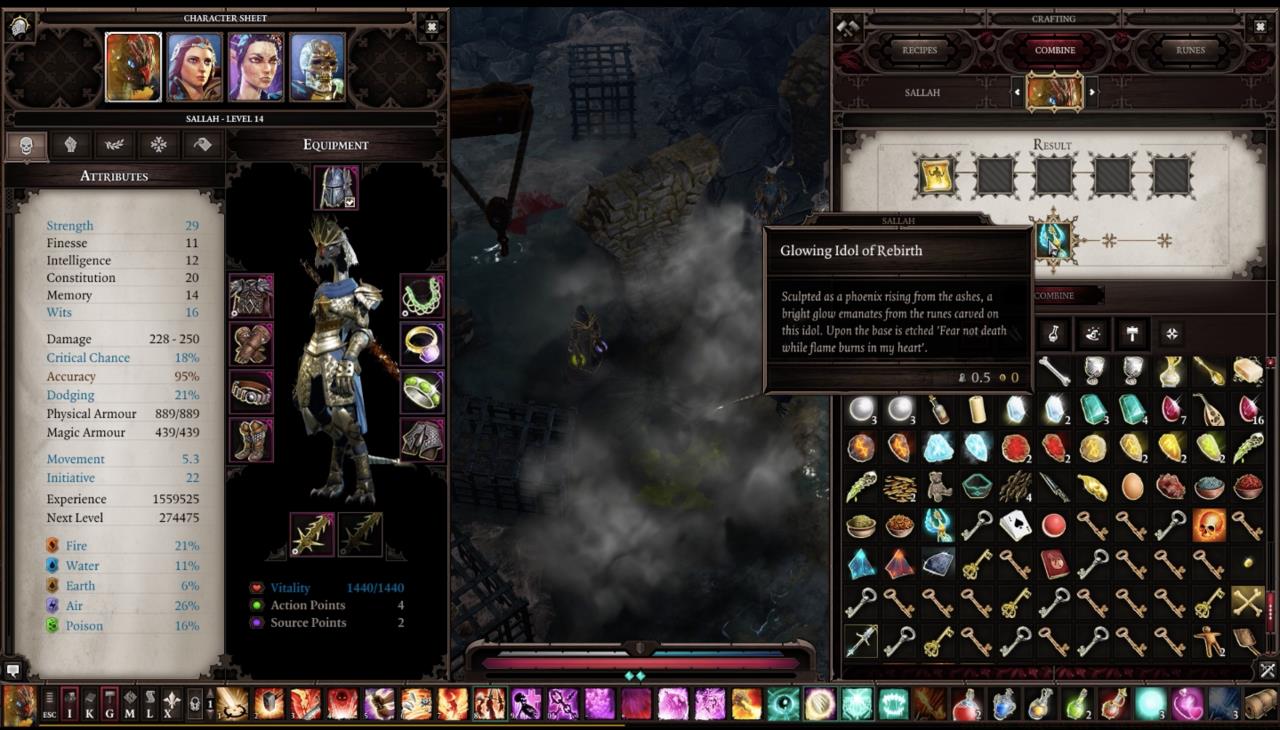The image size is (1280, 730).
Task: Select the equipped green amulet slot
Action: coord(422,296)
